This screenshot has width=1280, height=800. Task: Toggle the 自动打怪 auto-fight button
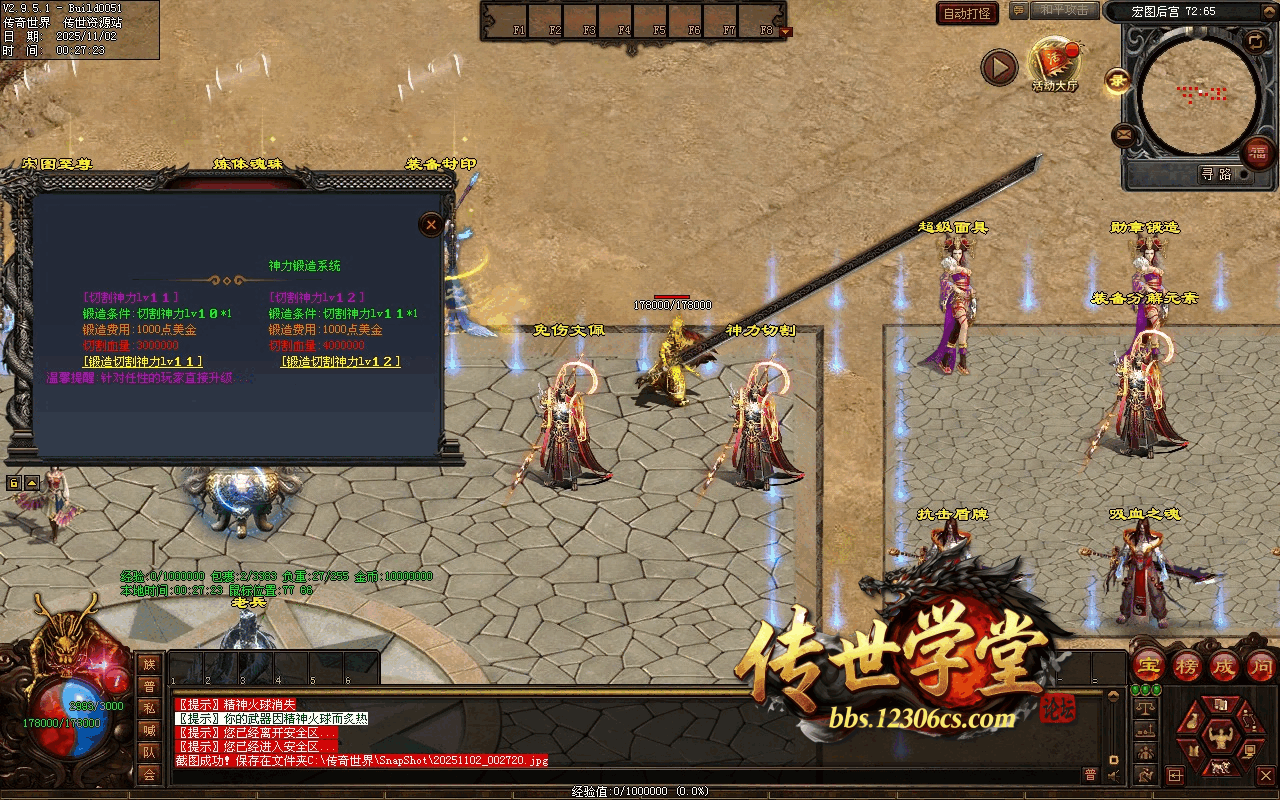(x=967, y=13)
